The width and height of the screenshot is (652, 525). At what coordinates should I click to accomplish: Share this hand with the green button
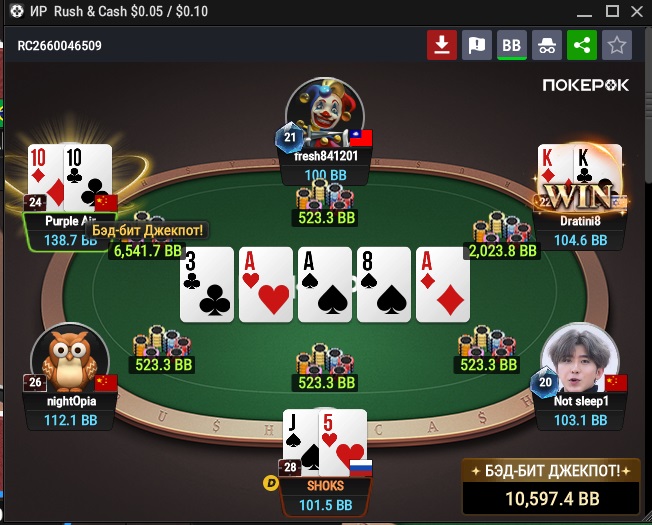581,45
